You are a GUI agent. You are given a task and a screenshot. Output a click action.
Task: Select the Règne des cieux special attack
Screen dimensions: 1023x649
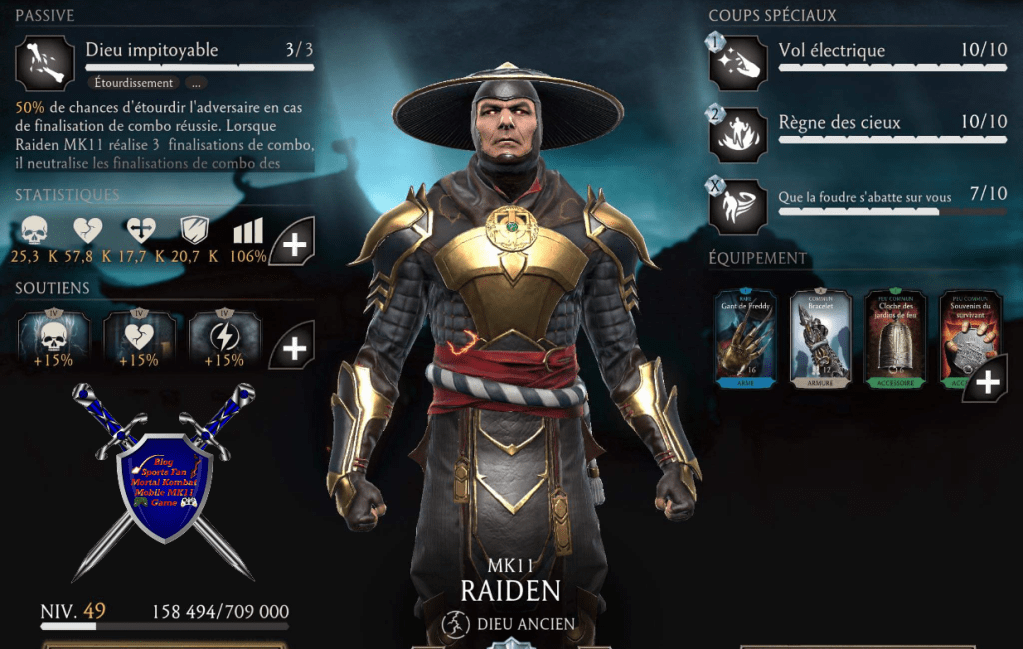pyautogui.click(x=738, y=134)
